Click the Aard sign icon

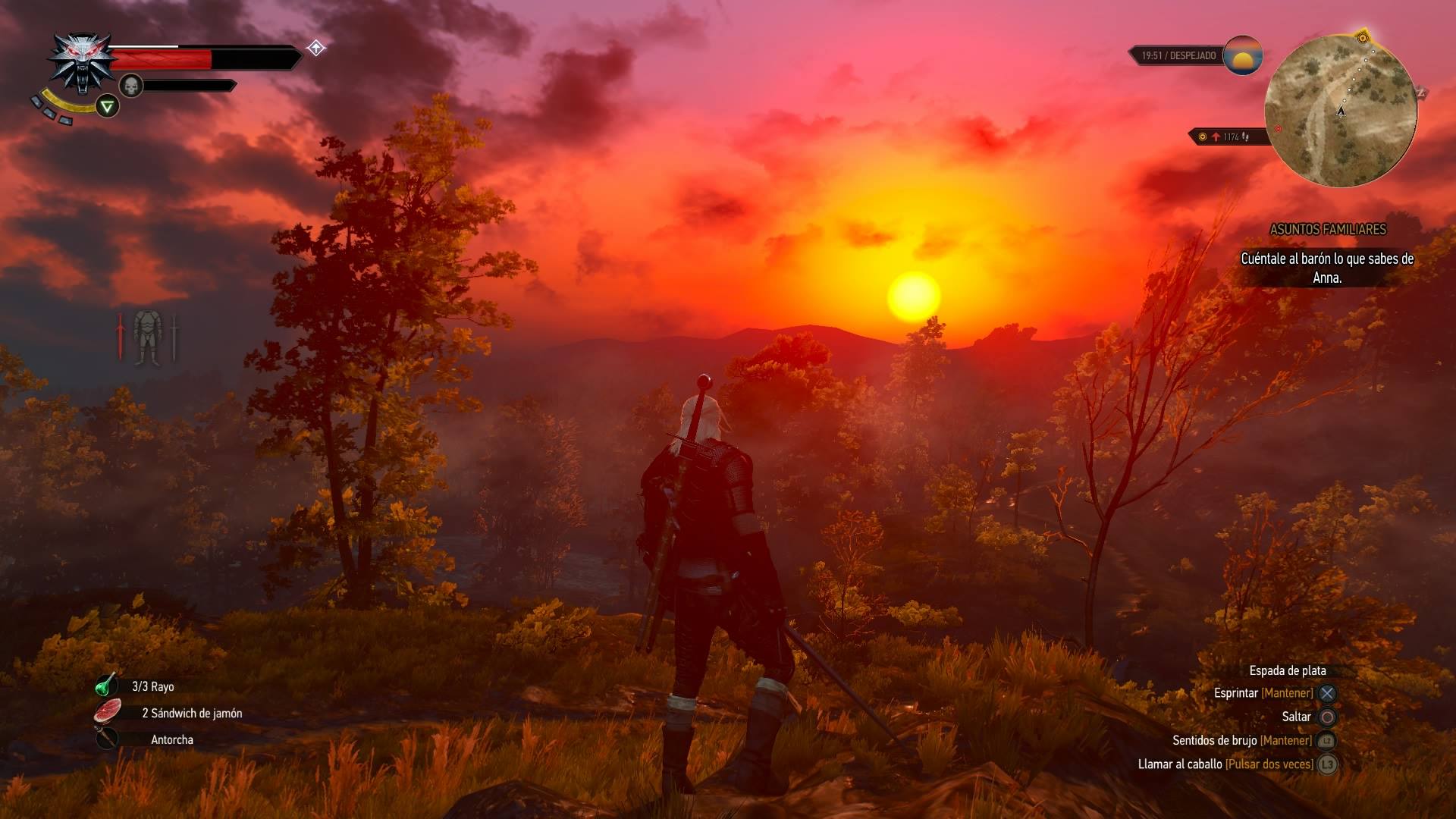pyautogui.click(x=108, y=107)
